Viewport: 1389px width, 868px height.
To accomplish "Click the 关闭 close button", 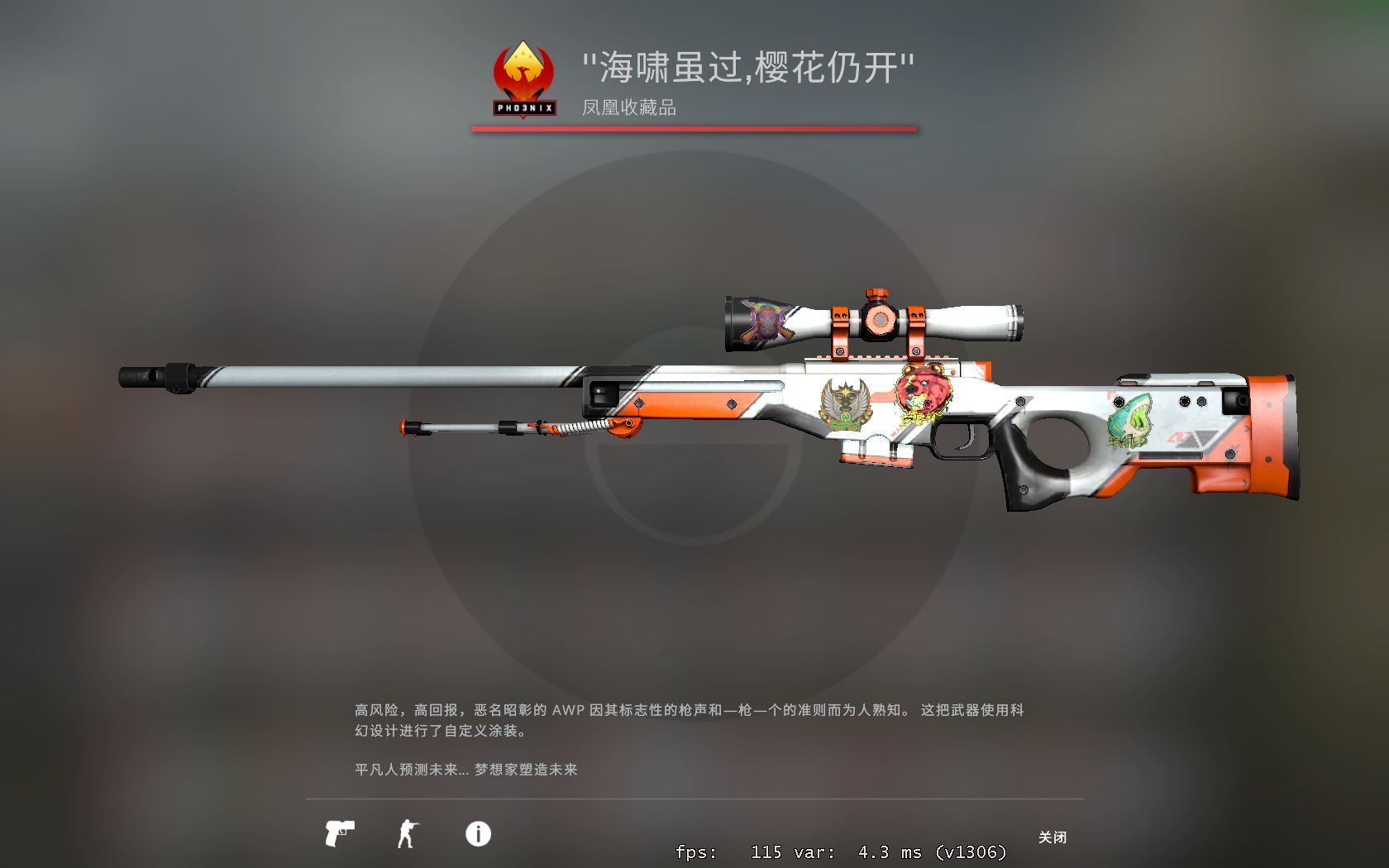I will (1053, 837).
